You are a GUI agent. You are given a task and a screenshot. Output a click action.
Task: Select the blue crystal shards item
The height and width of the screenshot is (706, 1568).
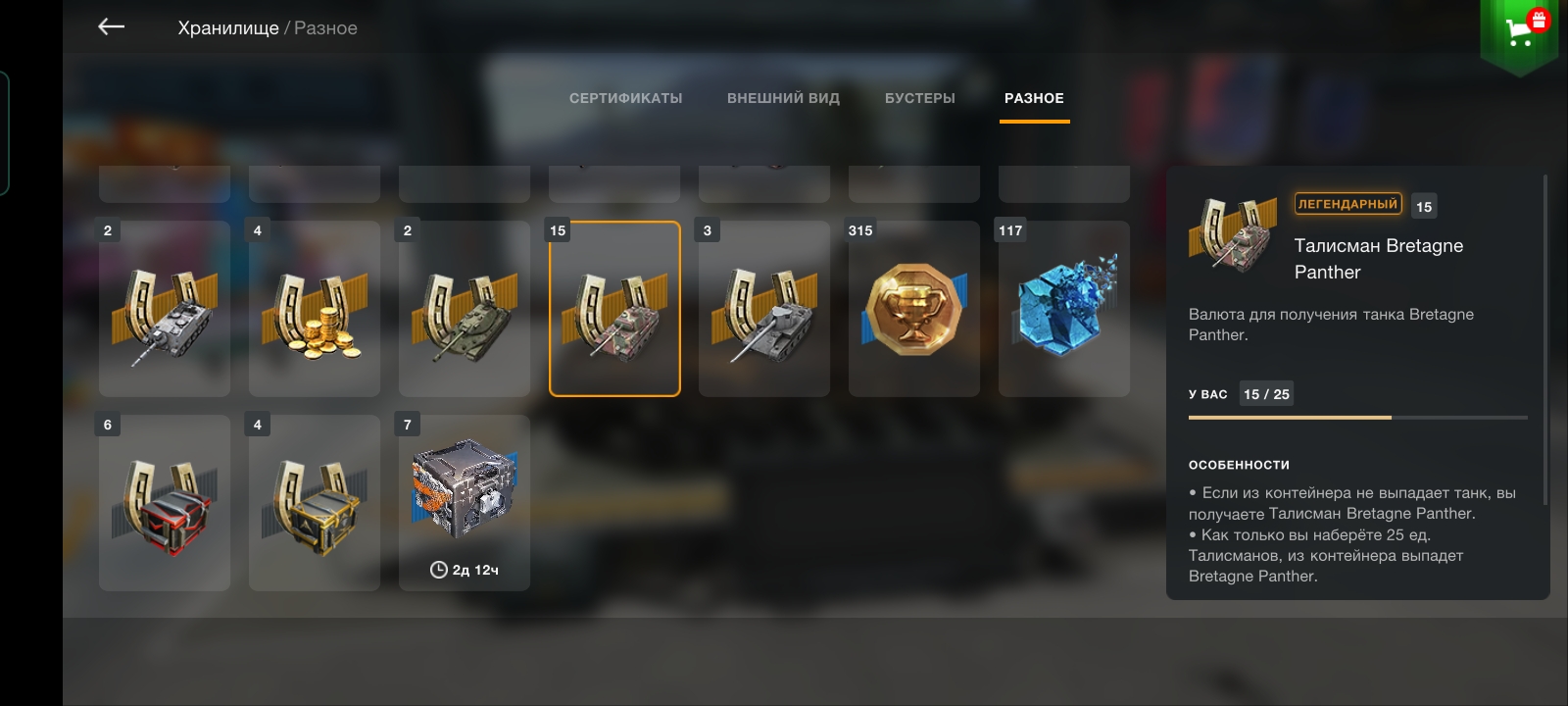point(1064,309)
